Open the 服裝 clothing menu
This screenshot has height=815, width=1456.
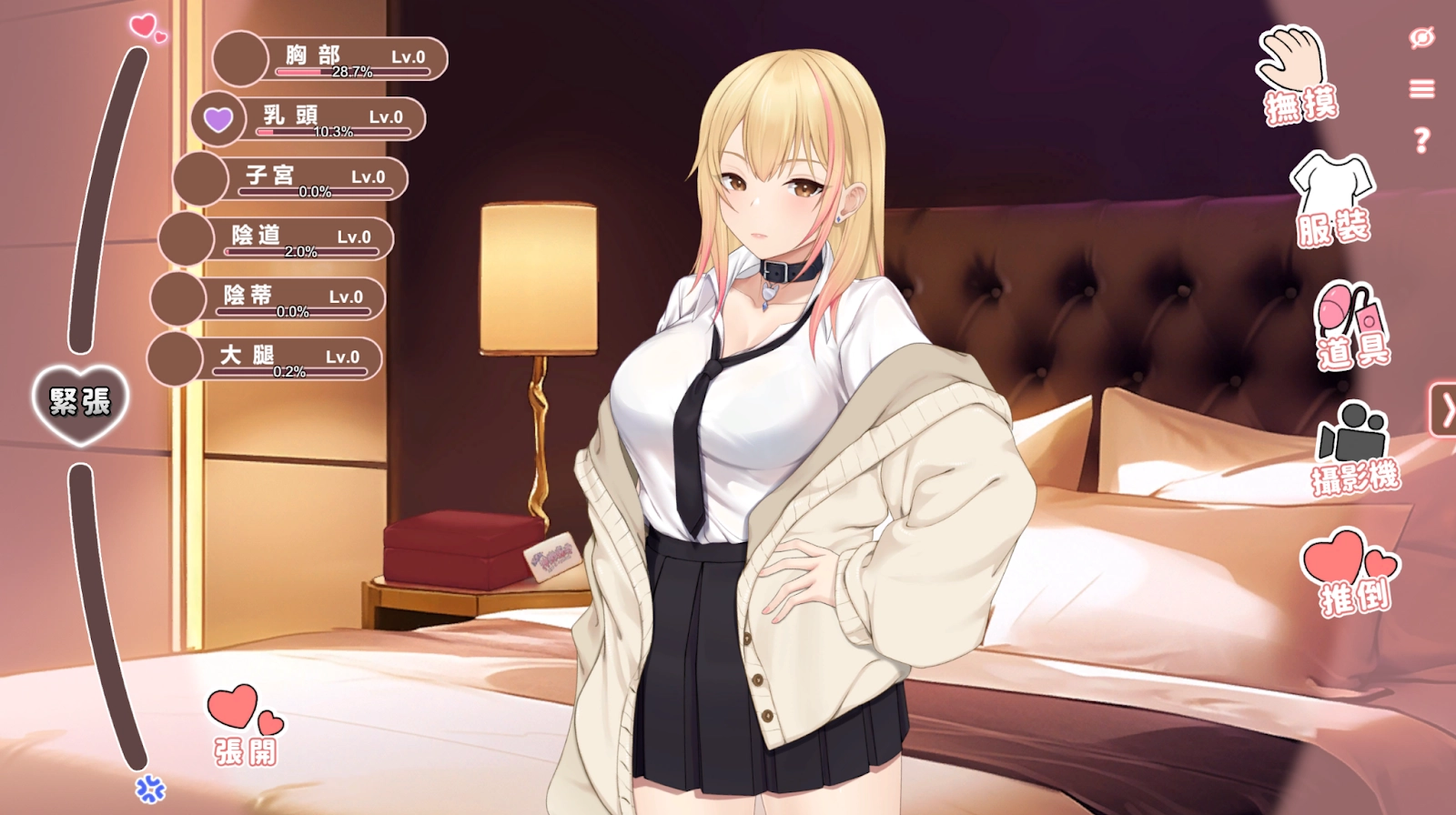pyautogui.click(x=1332, y=199)
